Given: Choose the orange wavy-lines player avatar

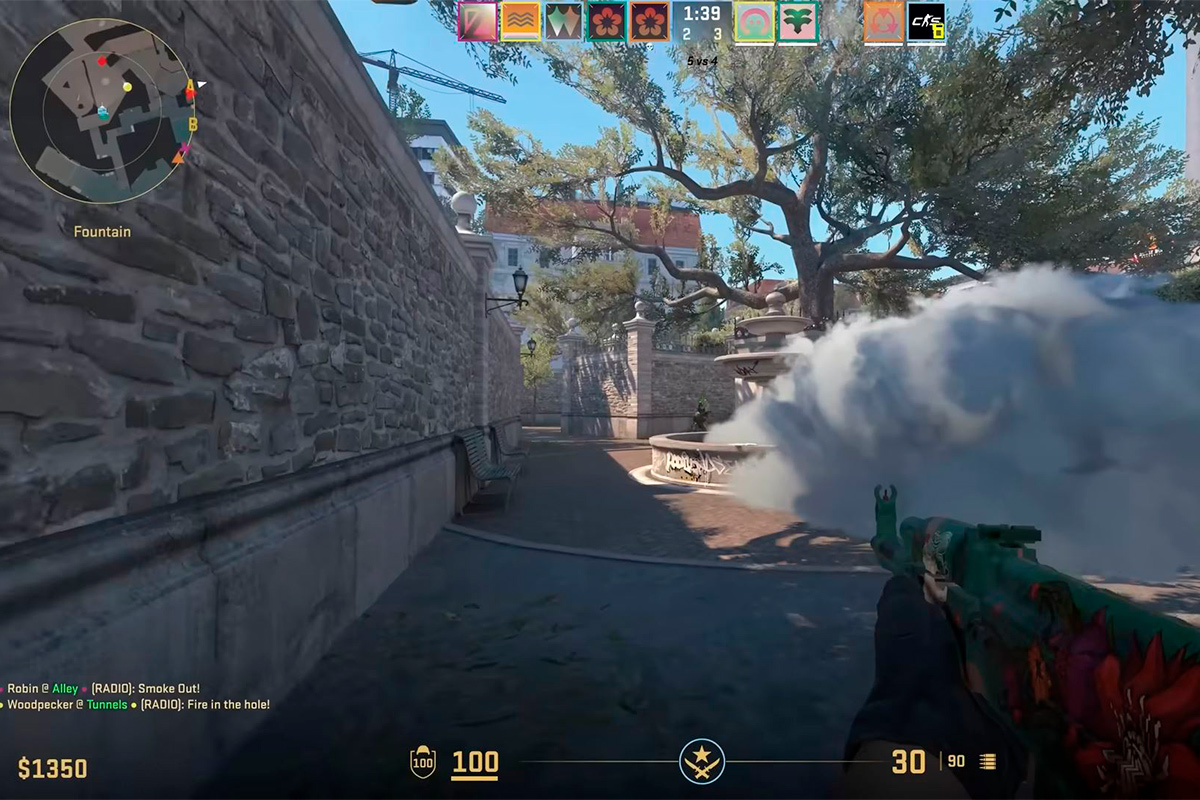Looking at the screenshot, I should pos(520,21).
